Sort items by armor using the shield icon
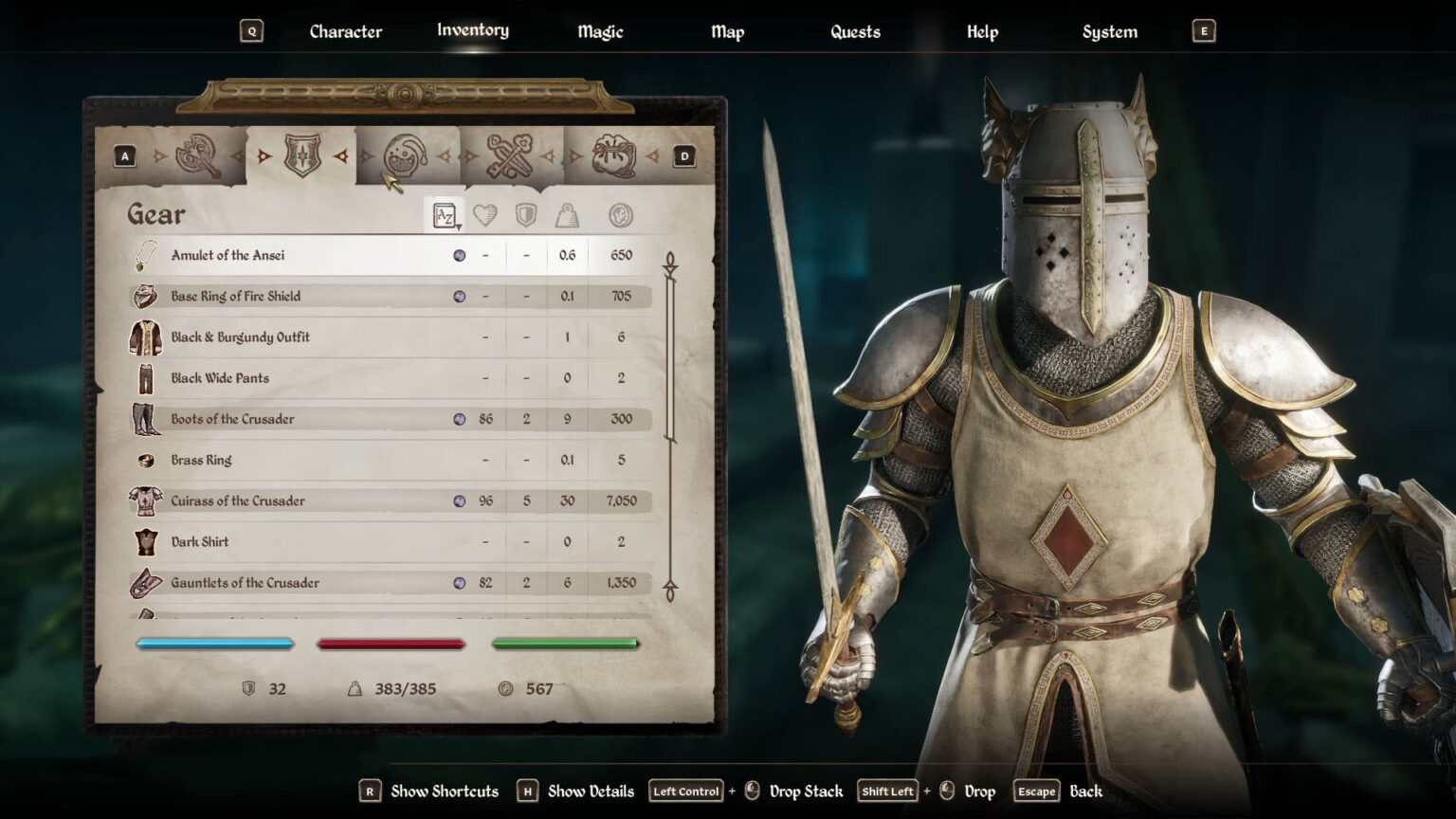 524,214
